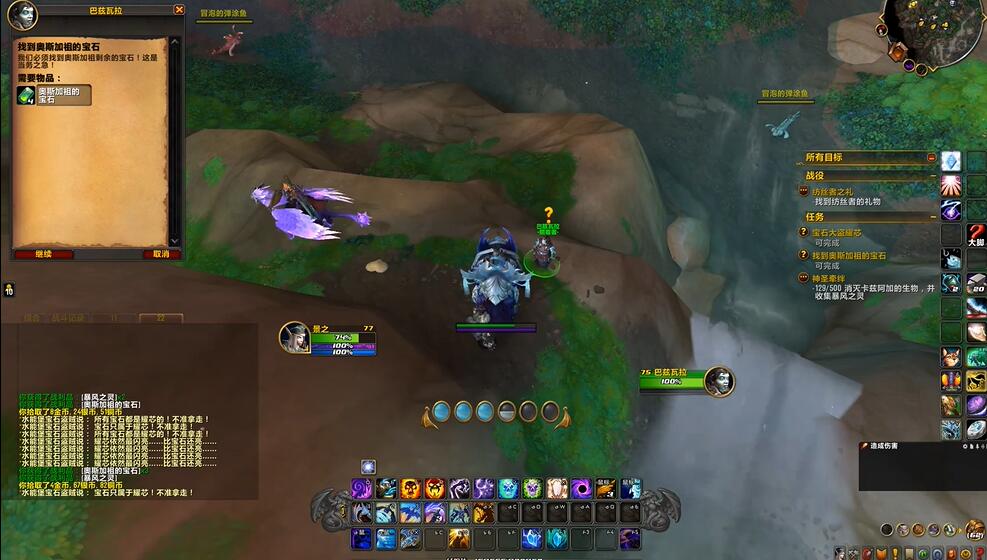
Task: Collapse the 所有目标 objectives tracker
Action: [931, 158]
